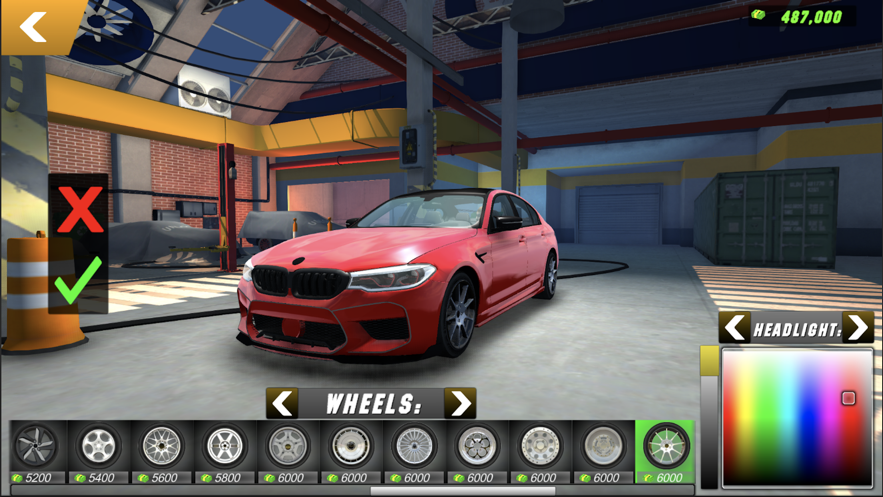This screenshot has height=497, width=883.
Task: Go to the next headlight option
Action: [x=858, y=328]
